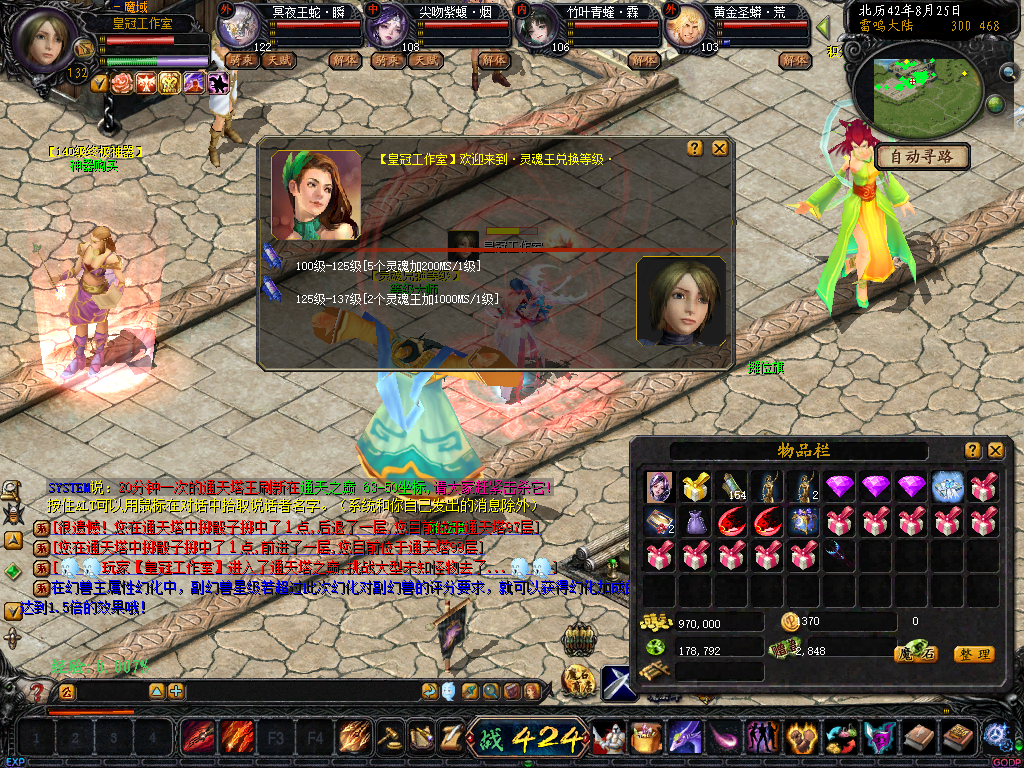The height and width of the screenshot is (768, 1024).
Task: Select the scroll stack of 164
Action: point(733,487)
